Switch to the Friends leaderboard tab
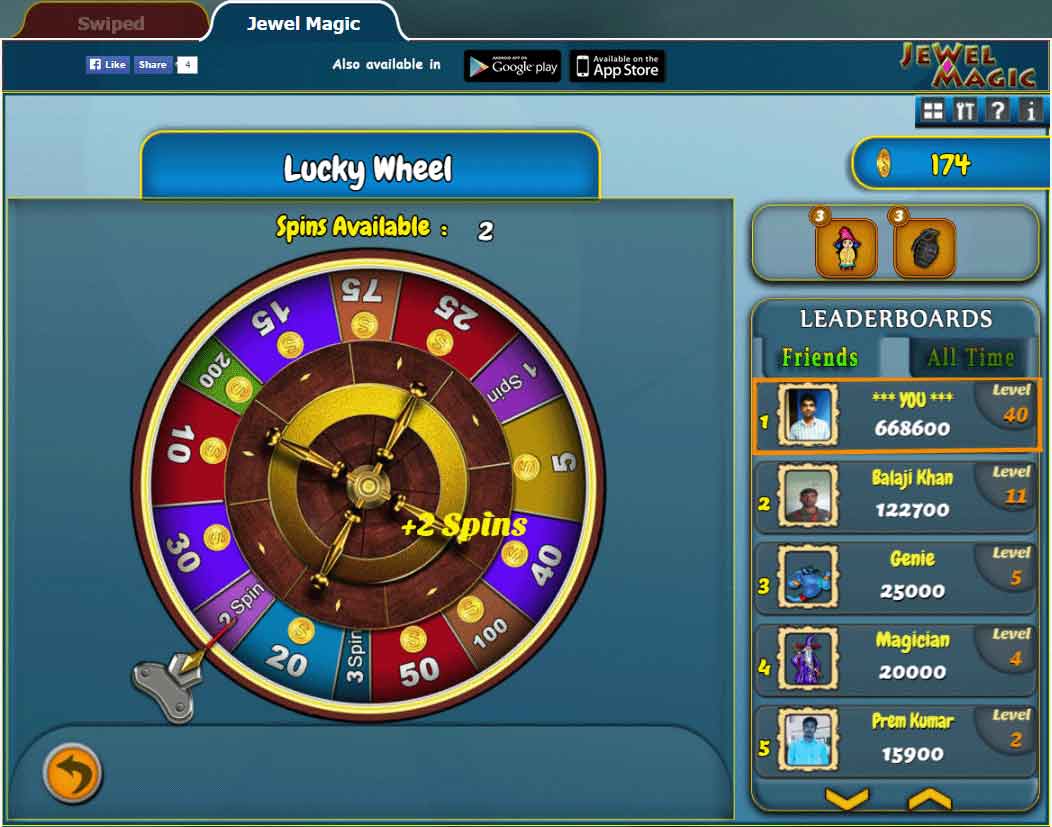This screenshot has width=1052, height=827. coord(820,357)
